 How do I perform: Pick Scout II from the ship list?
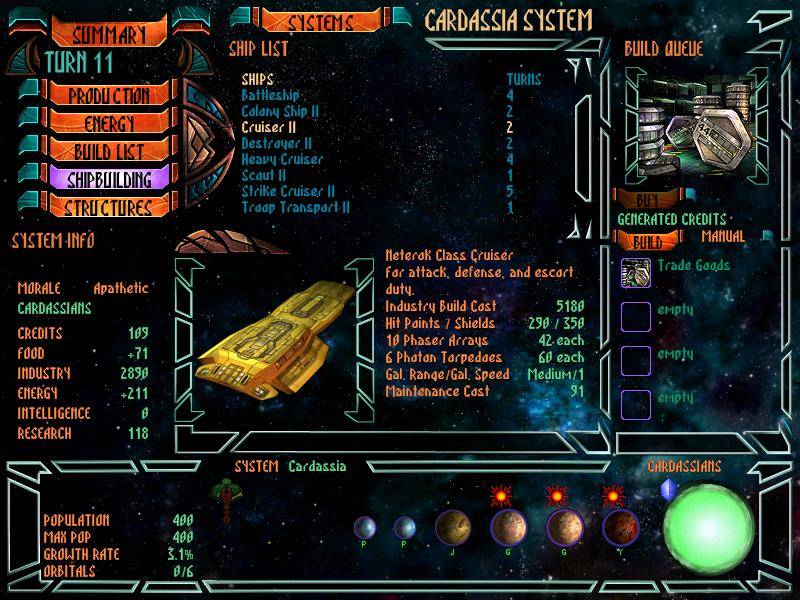pyautogui.click(x=266, y=175)
